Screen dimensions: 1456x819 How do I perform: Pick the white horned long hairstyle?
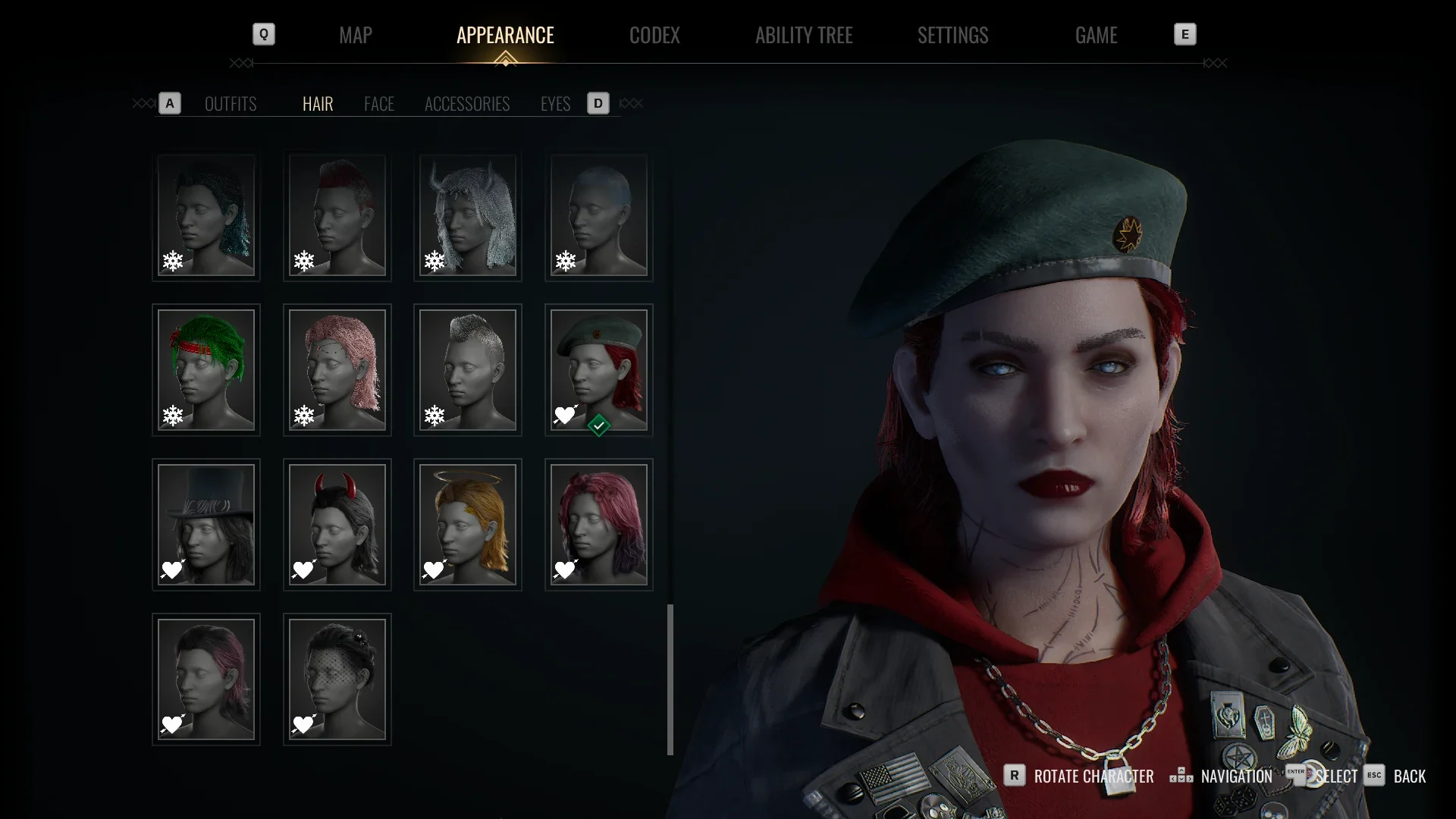(468, 216)
